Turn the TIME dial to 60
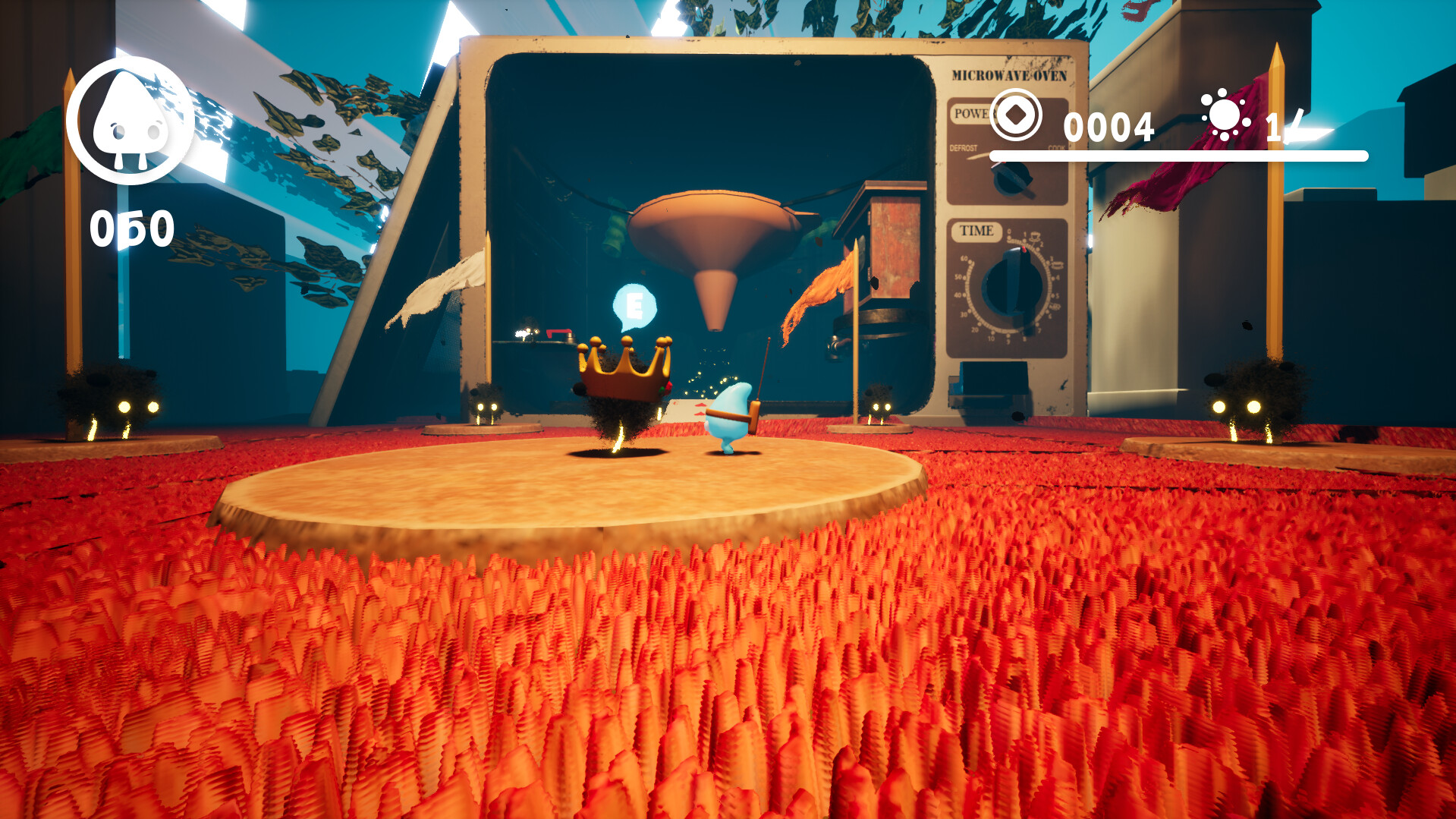The height and width of the screenshot is (819, 1456). (964, 259)
